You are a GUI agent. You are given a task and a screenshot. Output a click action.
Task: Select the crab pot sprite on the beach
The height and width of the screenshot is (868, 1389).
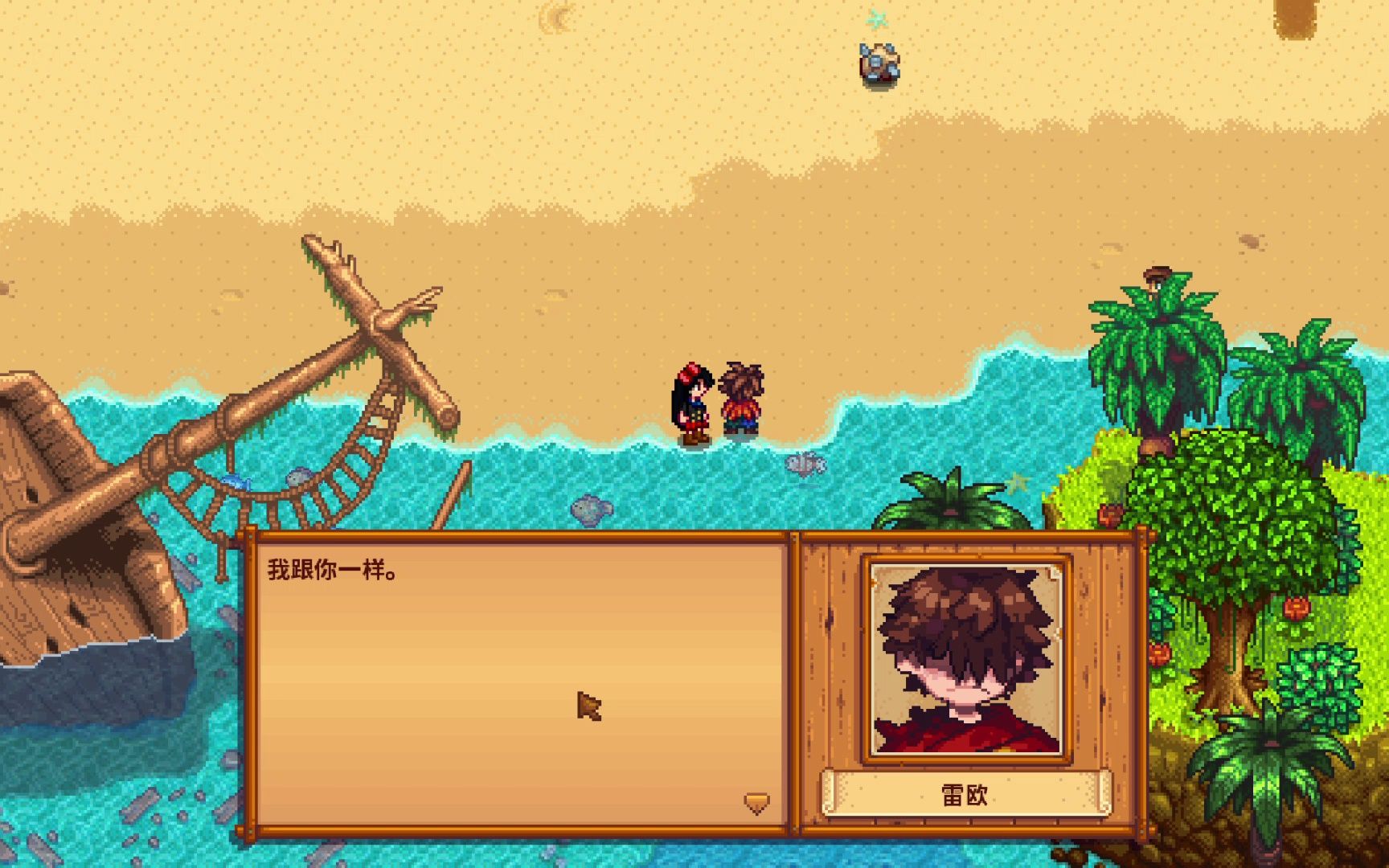click(878, 64)
